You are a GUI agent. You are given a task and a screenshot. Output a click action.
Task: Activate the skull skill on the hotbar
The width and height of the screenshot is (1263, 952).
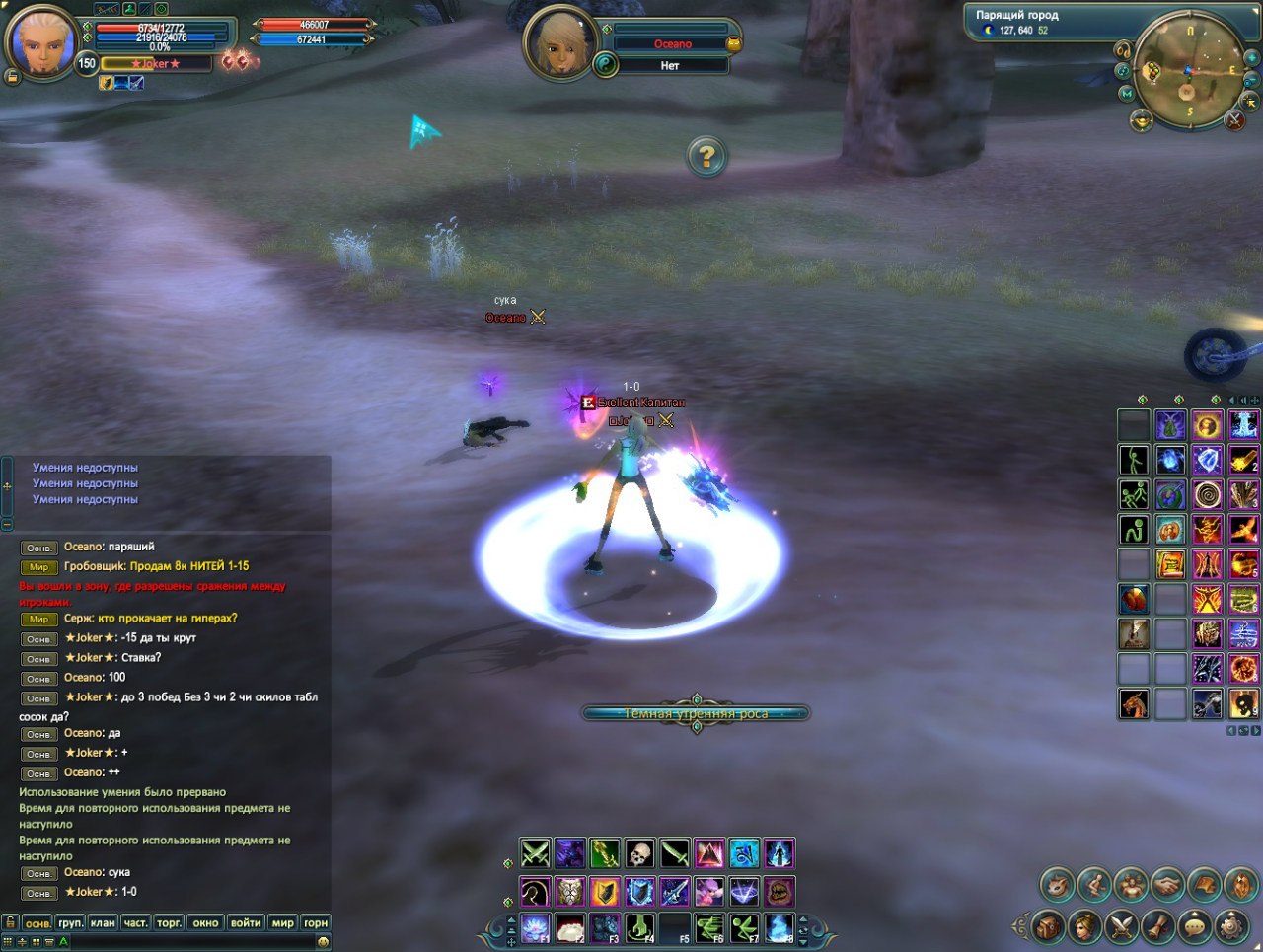click(639, 853)
